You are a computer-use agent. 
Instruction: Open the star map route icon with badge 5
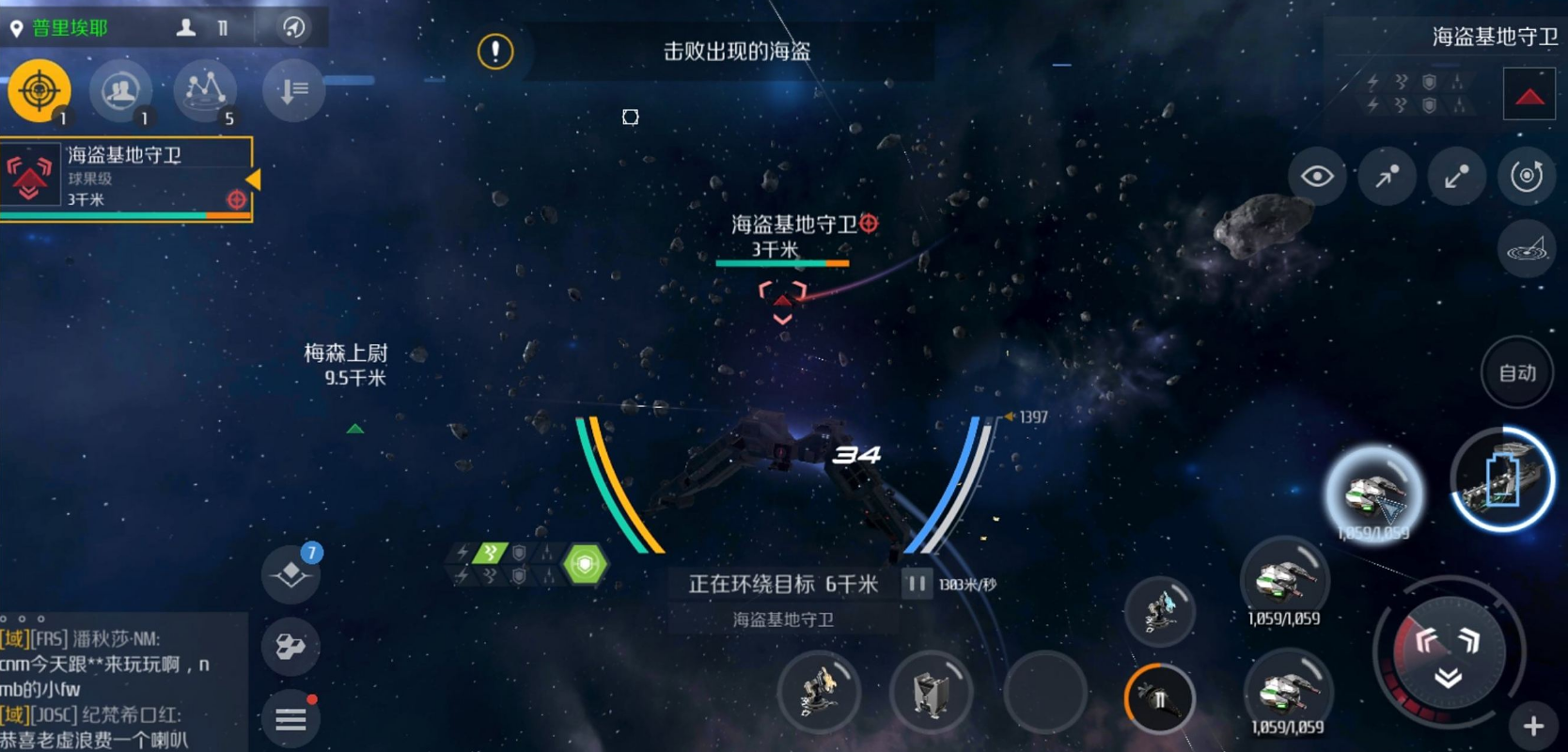click(x=205, y=89)
